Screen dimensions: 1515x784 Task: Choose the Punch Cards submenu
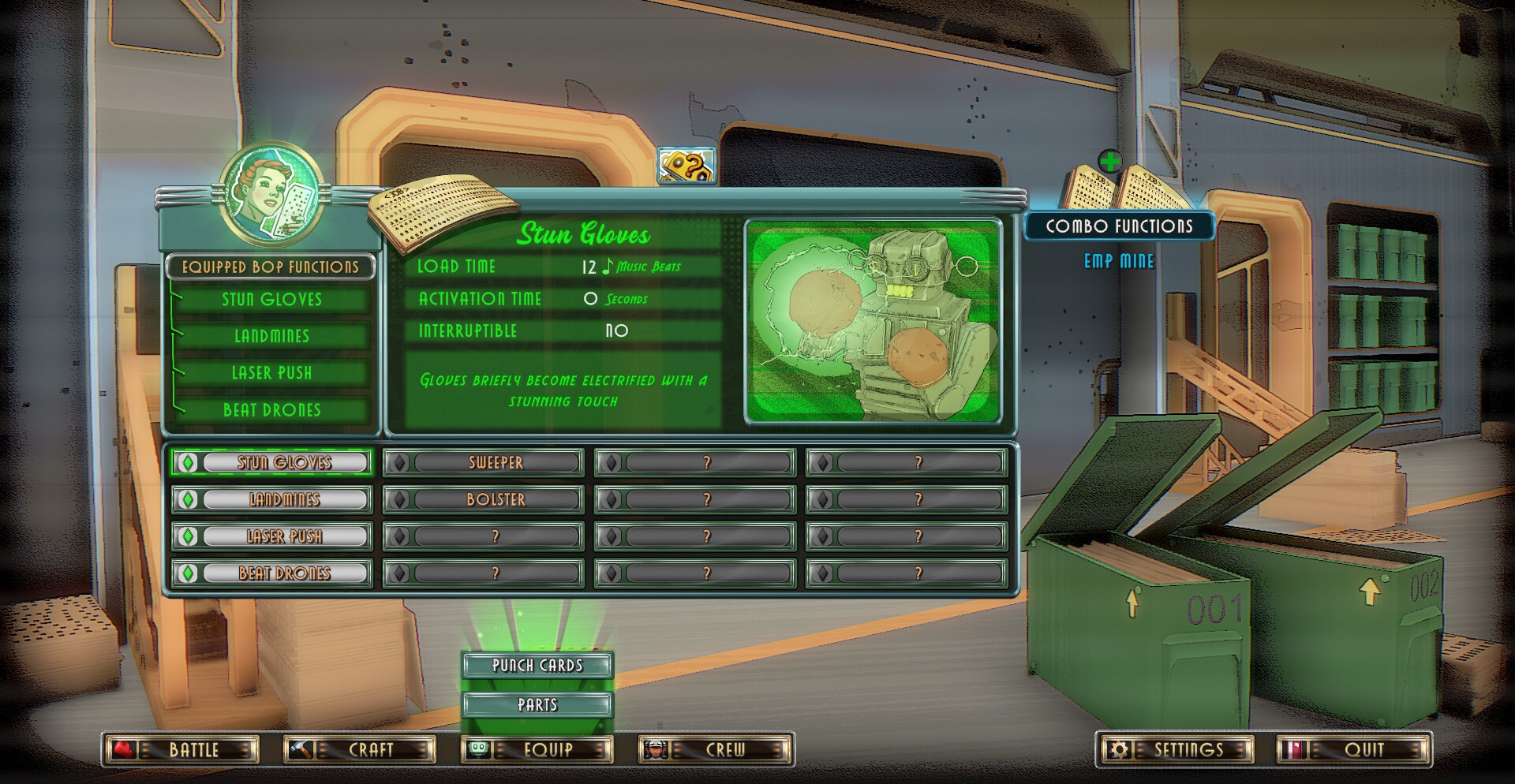point(537,665)
